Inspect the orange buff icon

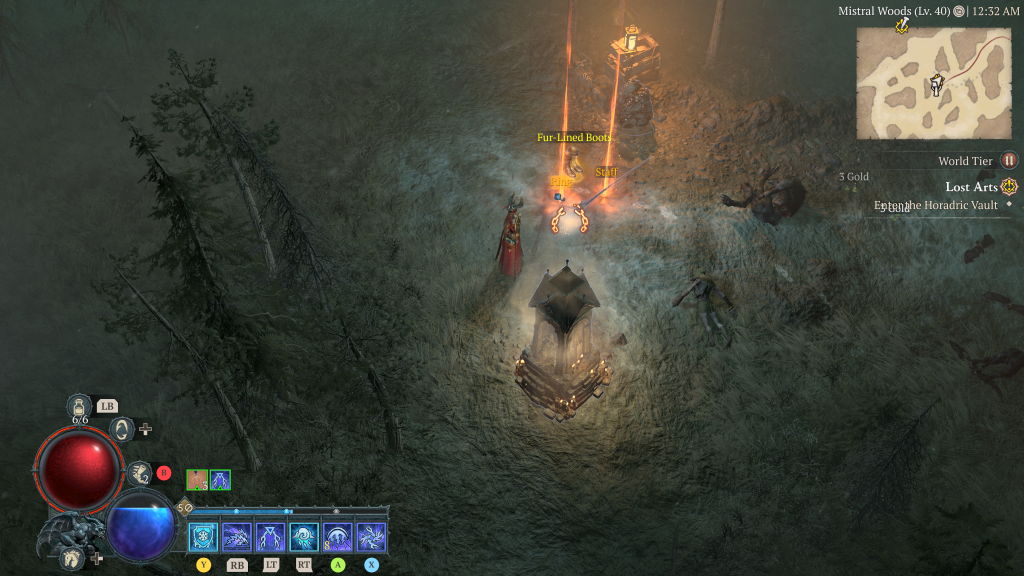[197, 480]
